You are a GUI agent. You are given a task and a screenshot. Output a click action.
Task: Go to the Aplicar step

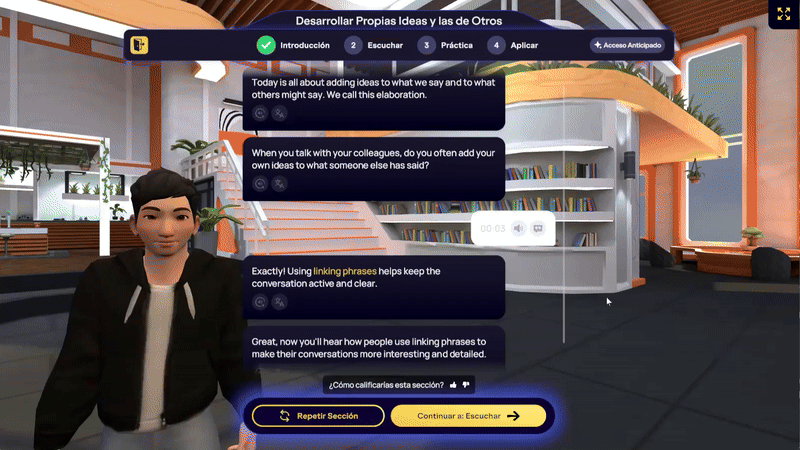pyautogui.click(x=513, y=45)
